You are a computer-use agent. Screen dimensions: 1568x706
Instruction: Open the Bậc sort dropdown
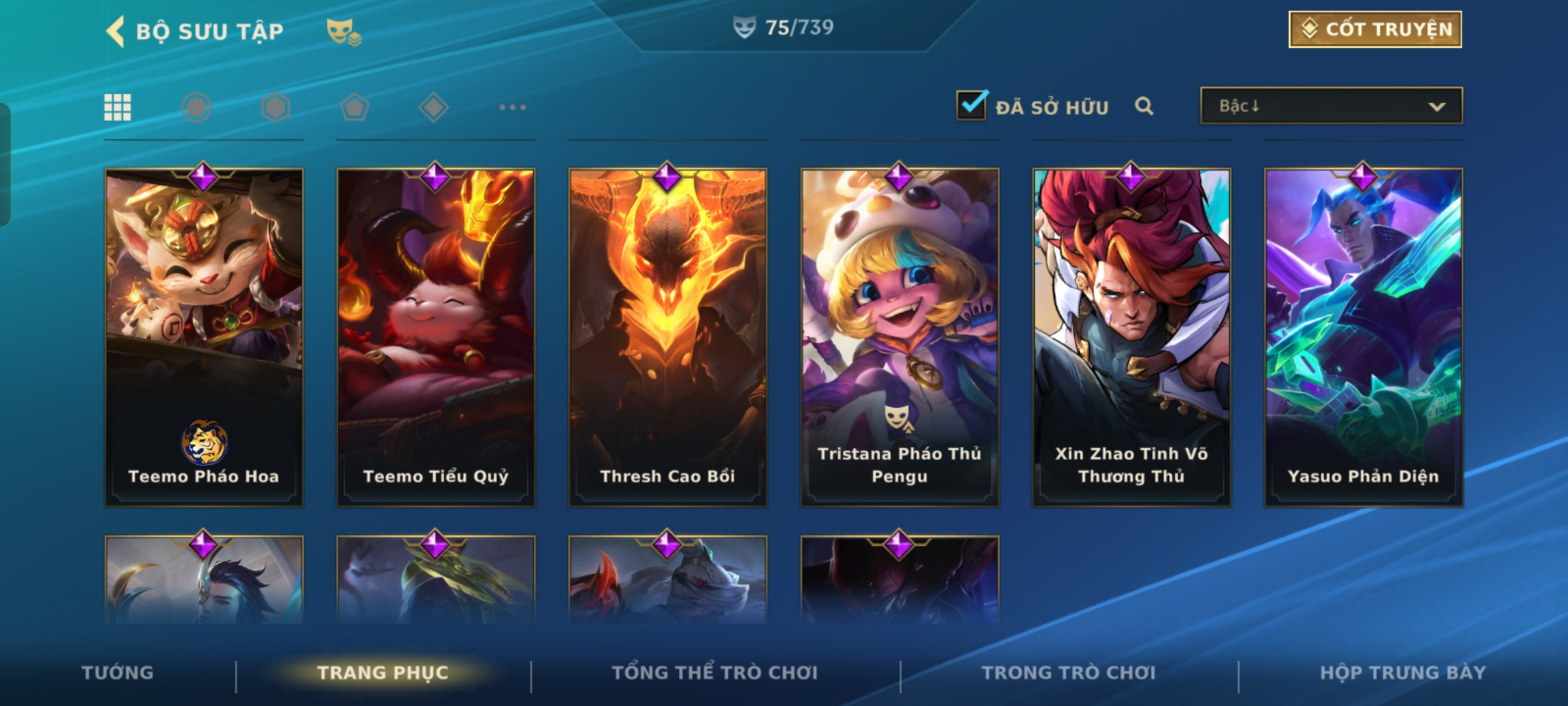[1331, 106]
